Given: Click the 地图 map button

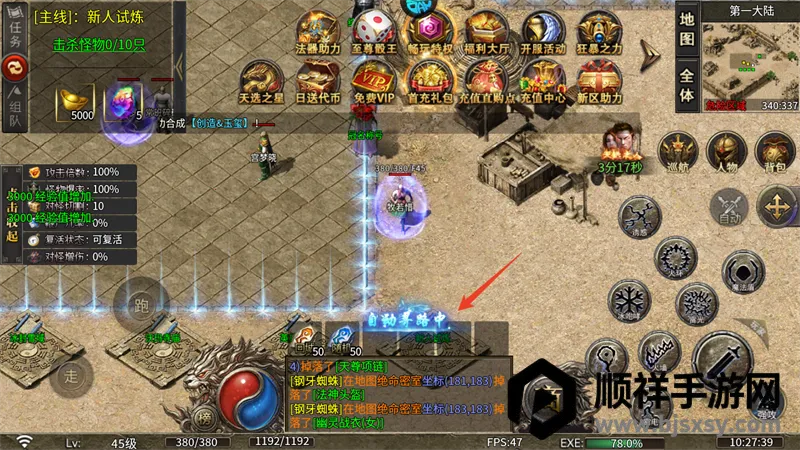Looking at the screenshot, I should tap(686, 30).
